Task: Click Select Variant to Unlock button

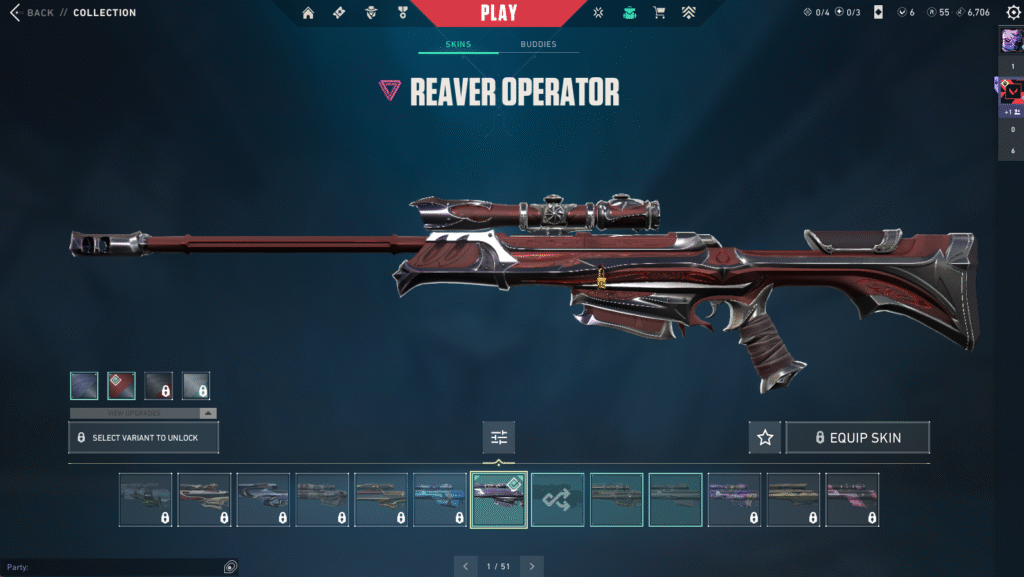Action: pos(143,438)
